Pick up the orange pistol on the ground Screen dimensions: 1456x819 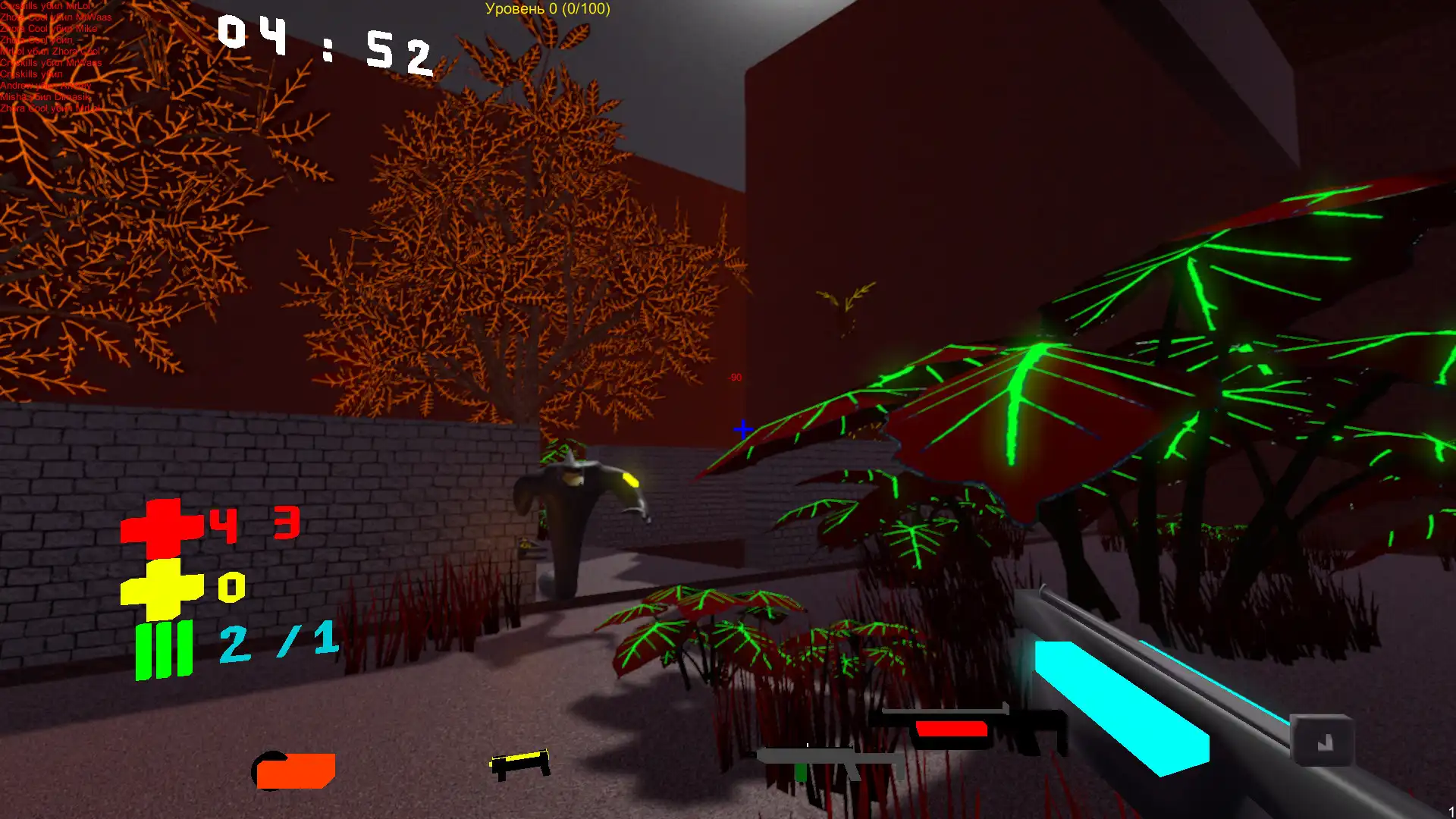point(294,770)
